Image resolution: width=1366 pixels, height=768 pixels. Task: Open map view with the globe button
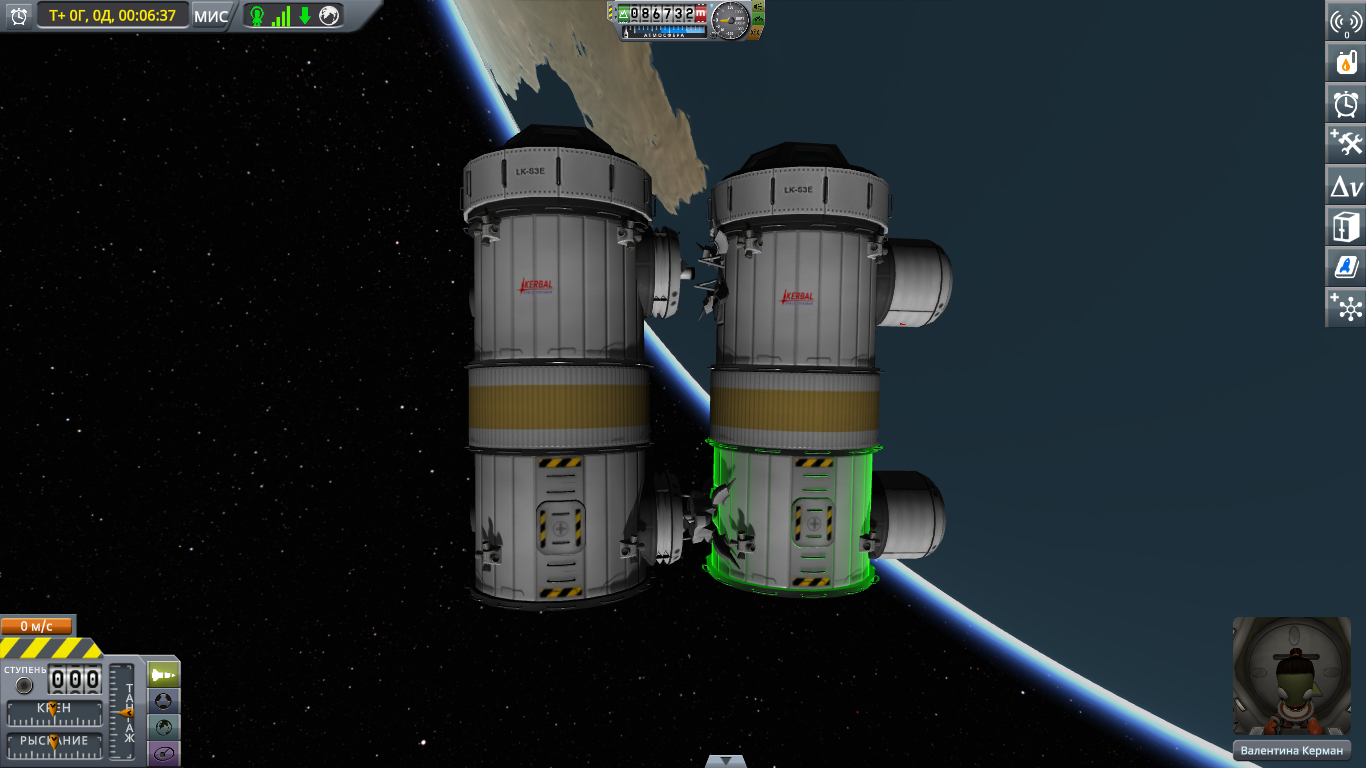(164, 726)
